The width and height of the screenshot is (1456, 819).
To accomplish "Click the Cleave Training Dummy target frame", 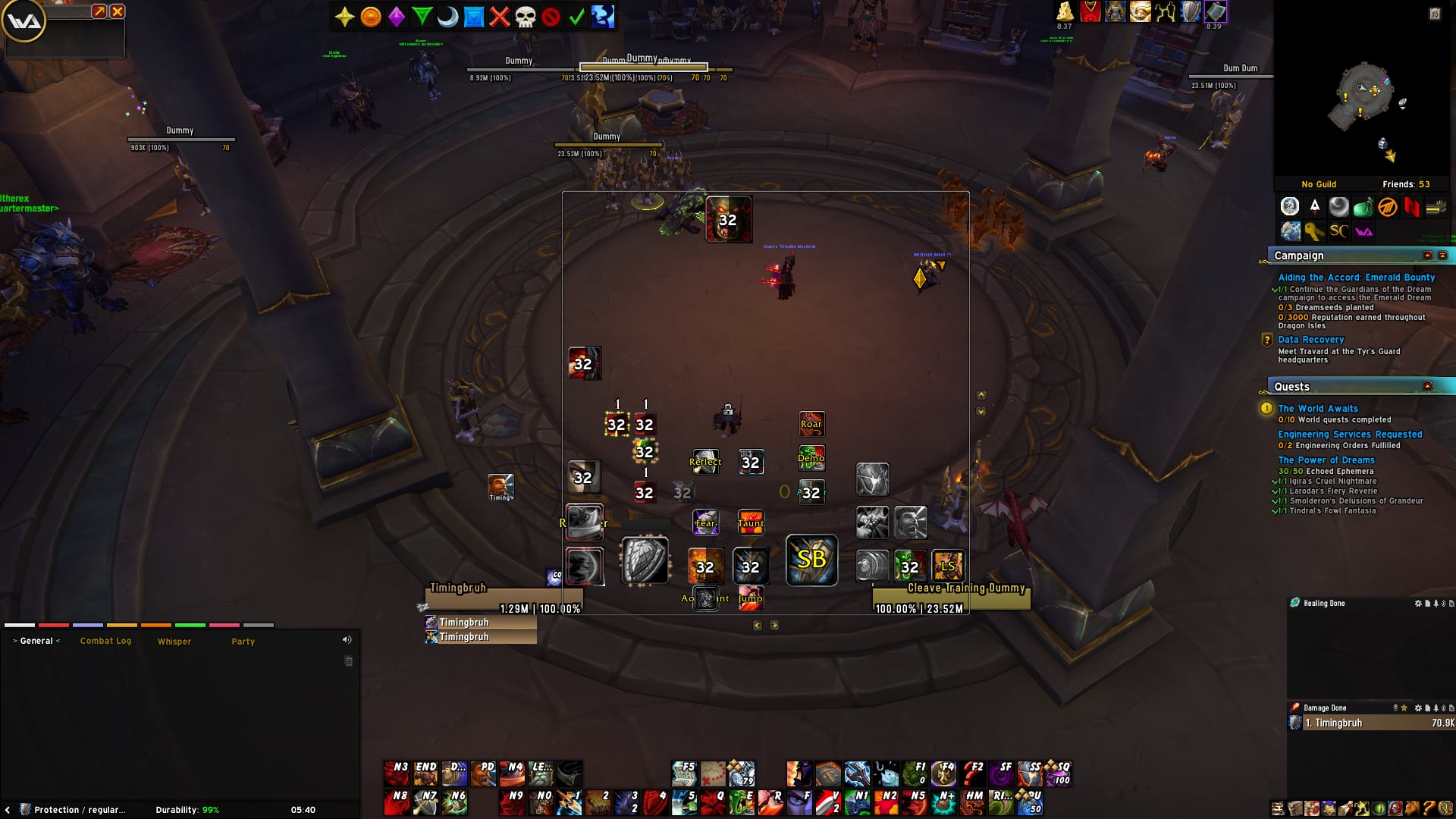I will pos(951,598).
